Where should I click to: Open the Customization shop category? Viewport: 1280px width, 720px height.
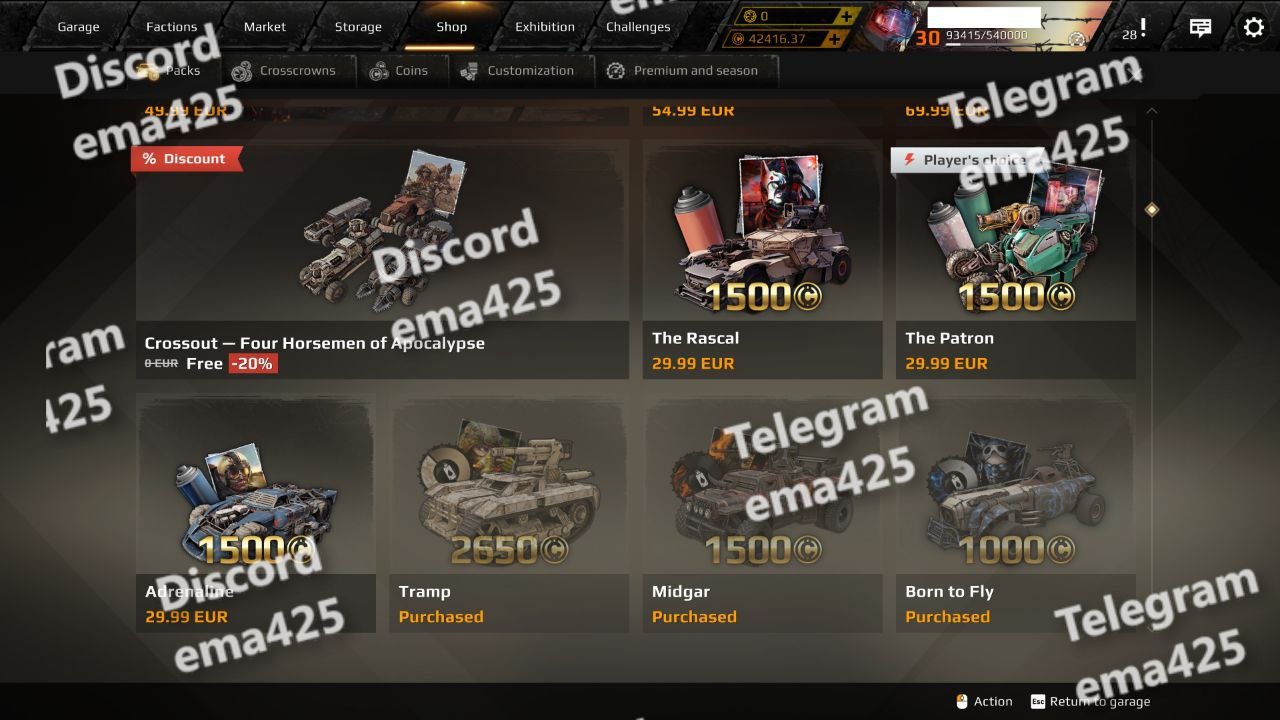tap(518, 71)
